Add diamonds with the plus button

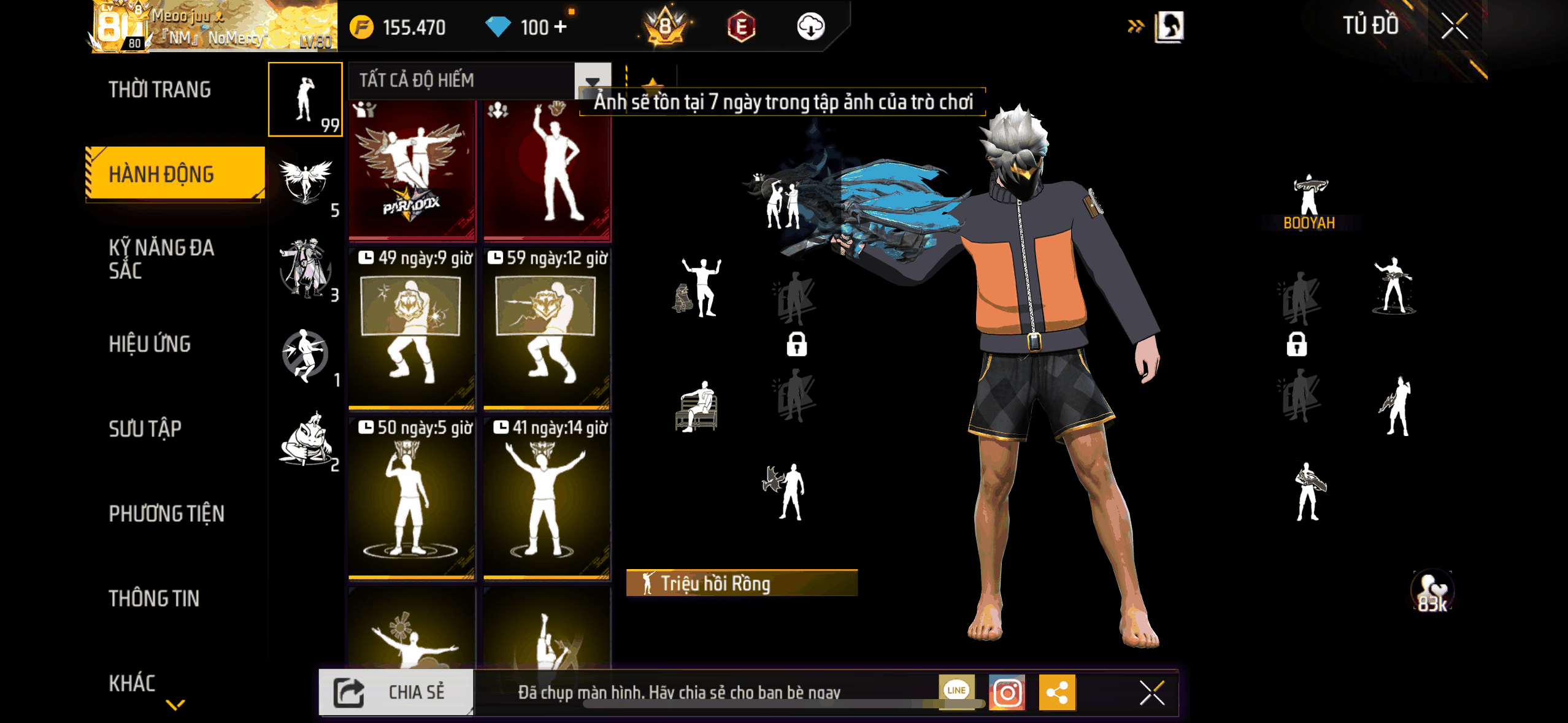pos(559,27)
